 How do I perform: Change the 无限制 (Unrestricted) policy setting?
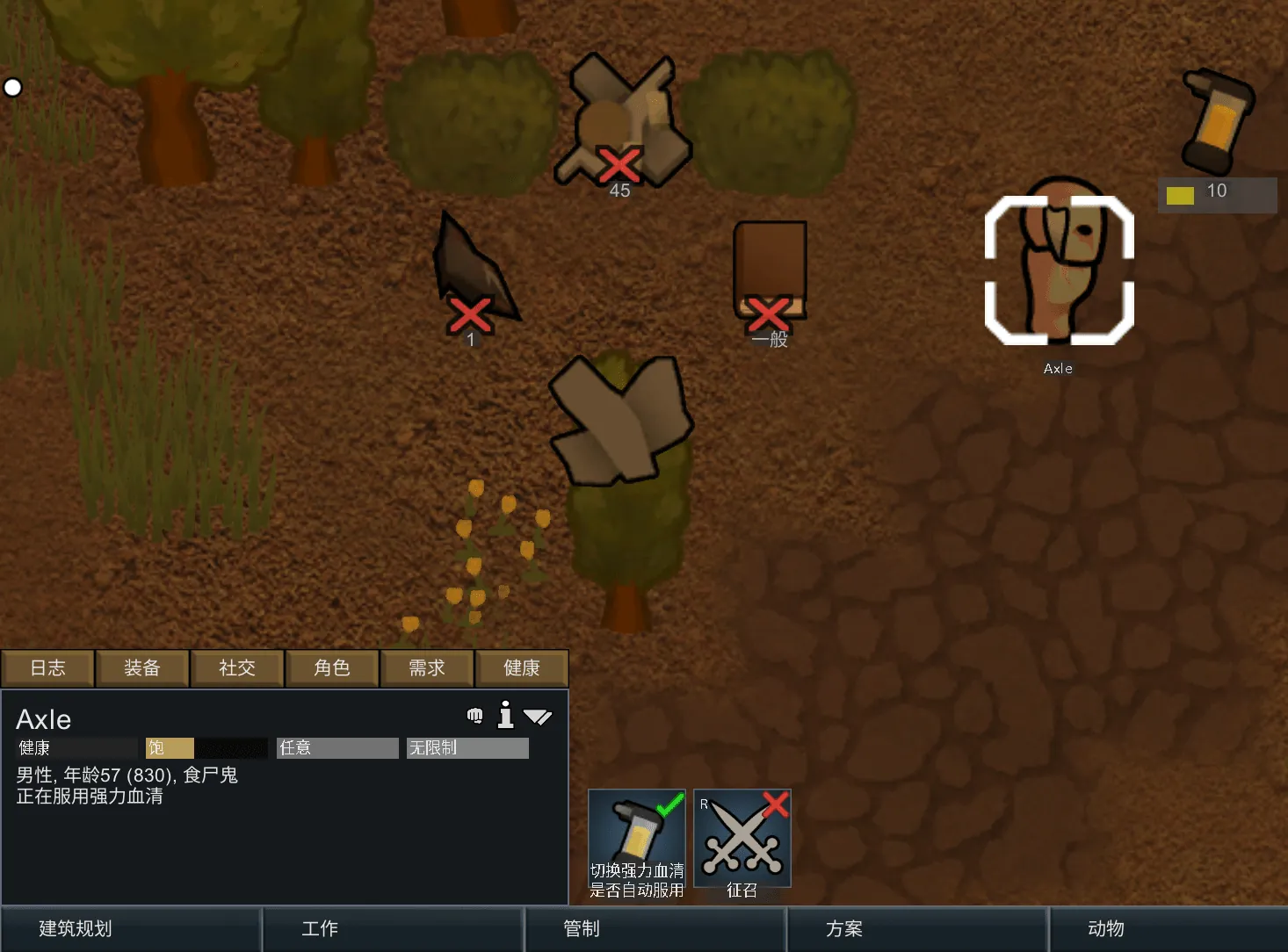(x=467, y=748)
